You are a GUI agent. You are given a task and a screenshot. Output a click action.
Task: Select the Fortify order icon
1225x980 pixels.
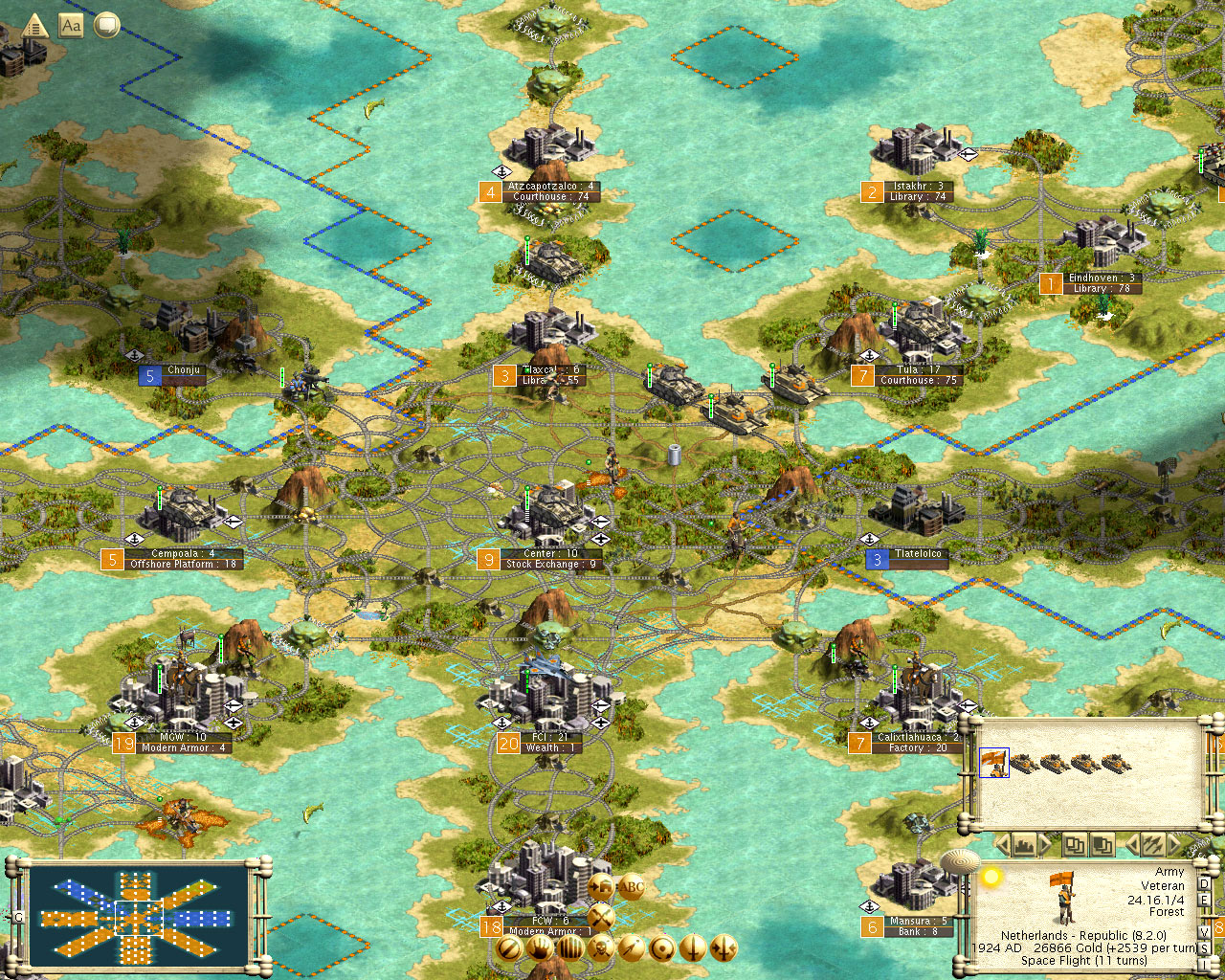tap(569, 947)
